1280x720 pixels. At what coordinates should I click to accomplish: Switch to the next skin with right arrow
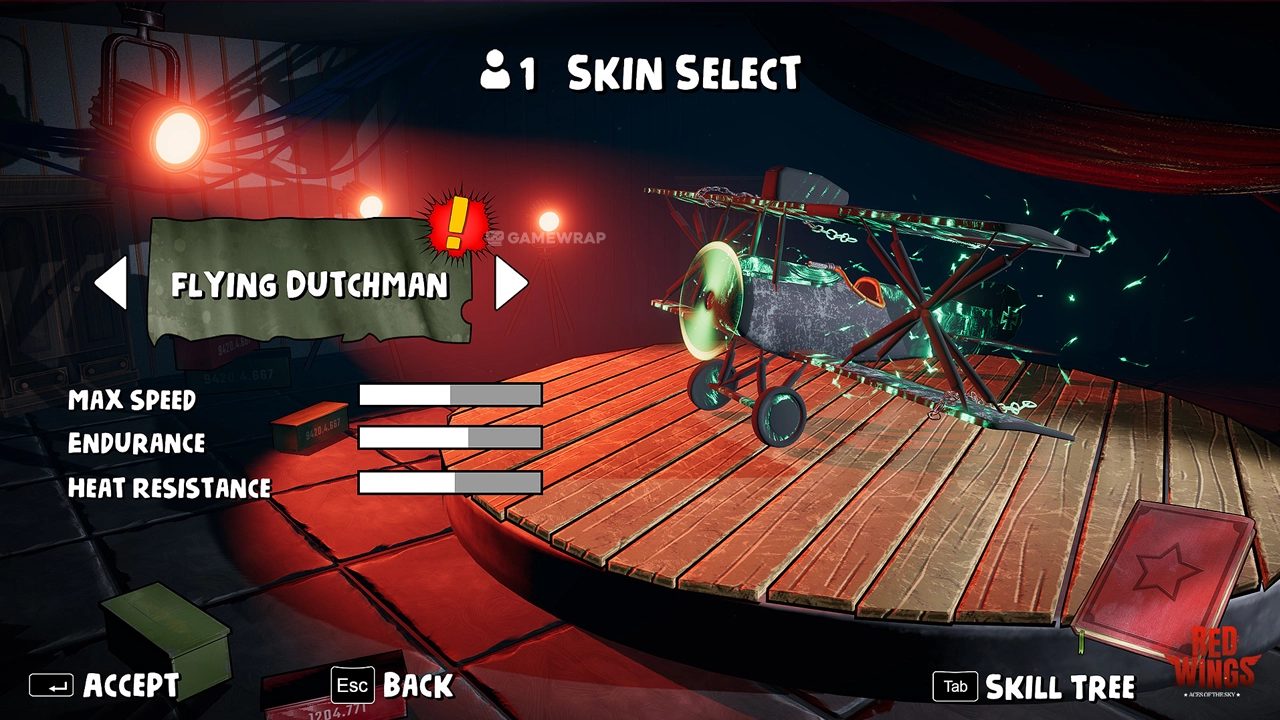coord(510,284)
